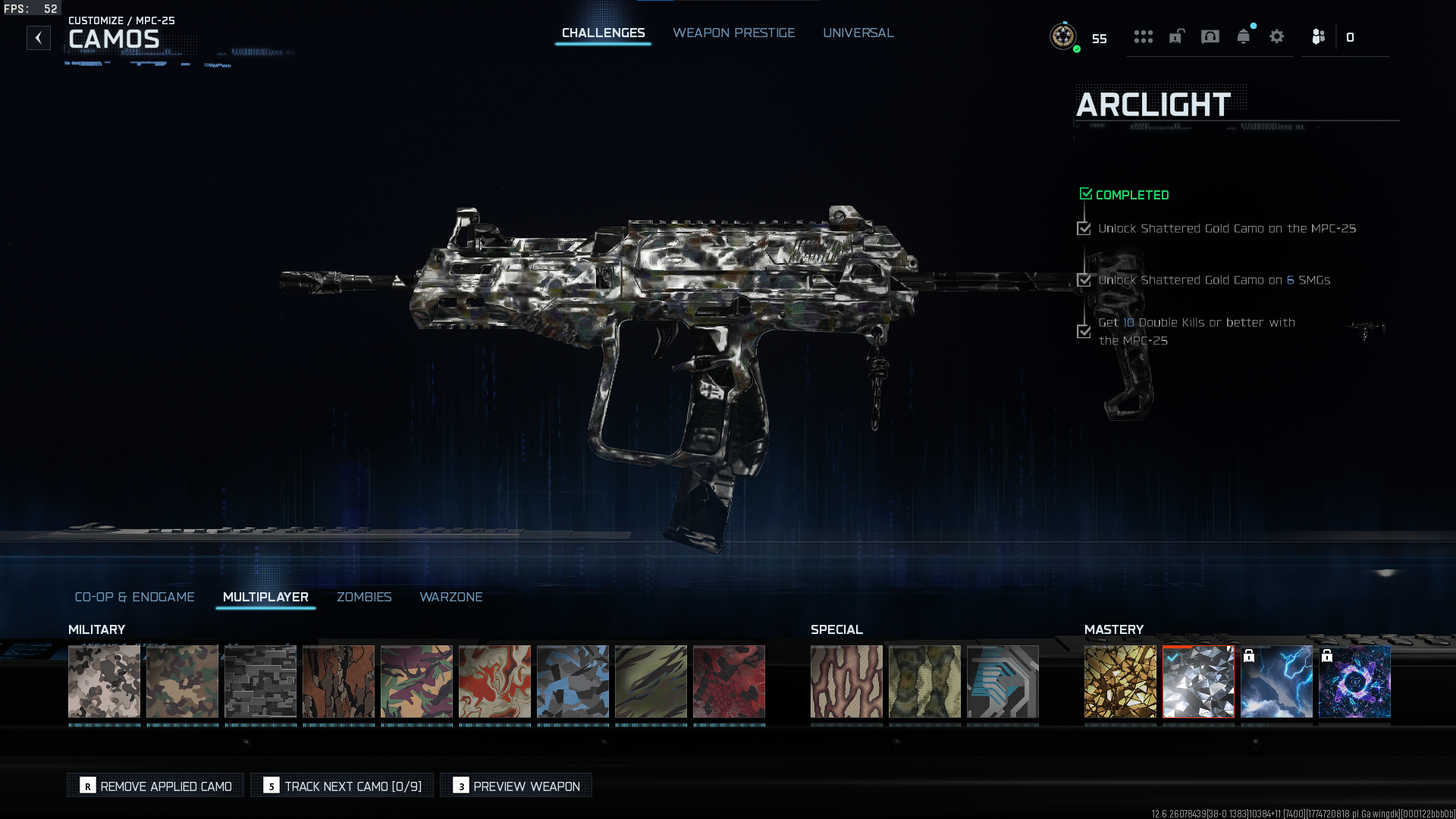Open the settings gear icon
The image size is (1456, 819).
(1276, 36)
